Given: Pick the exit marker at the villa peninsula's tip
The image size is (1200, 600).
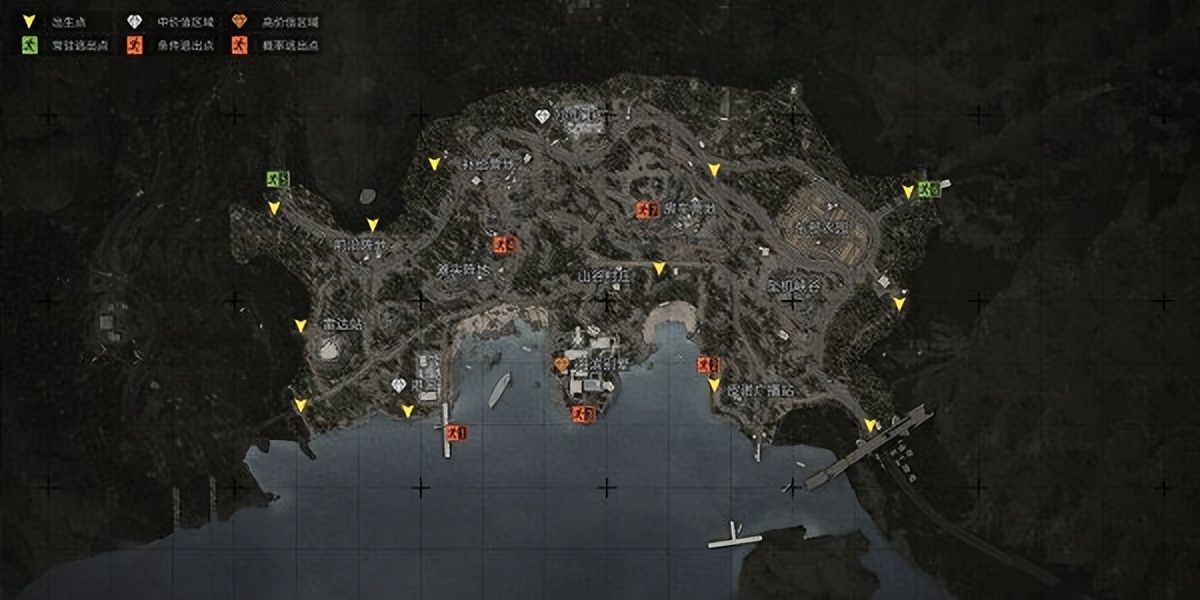Looking at the screenshot, I should (579, 414).
